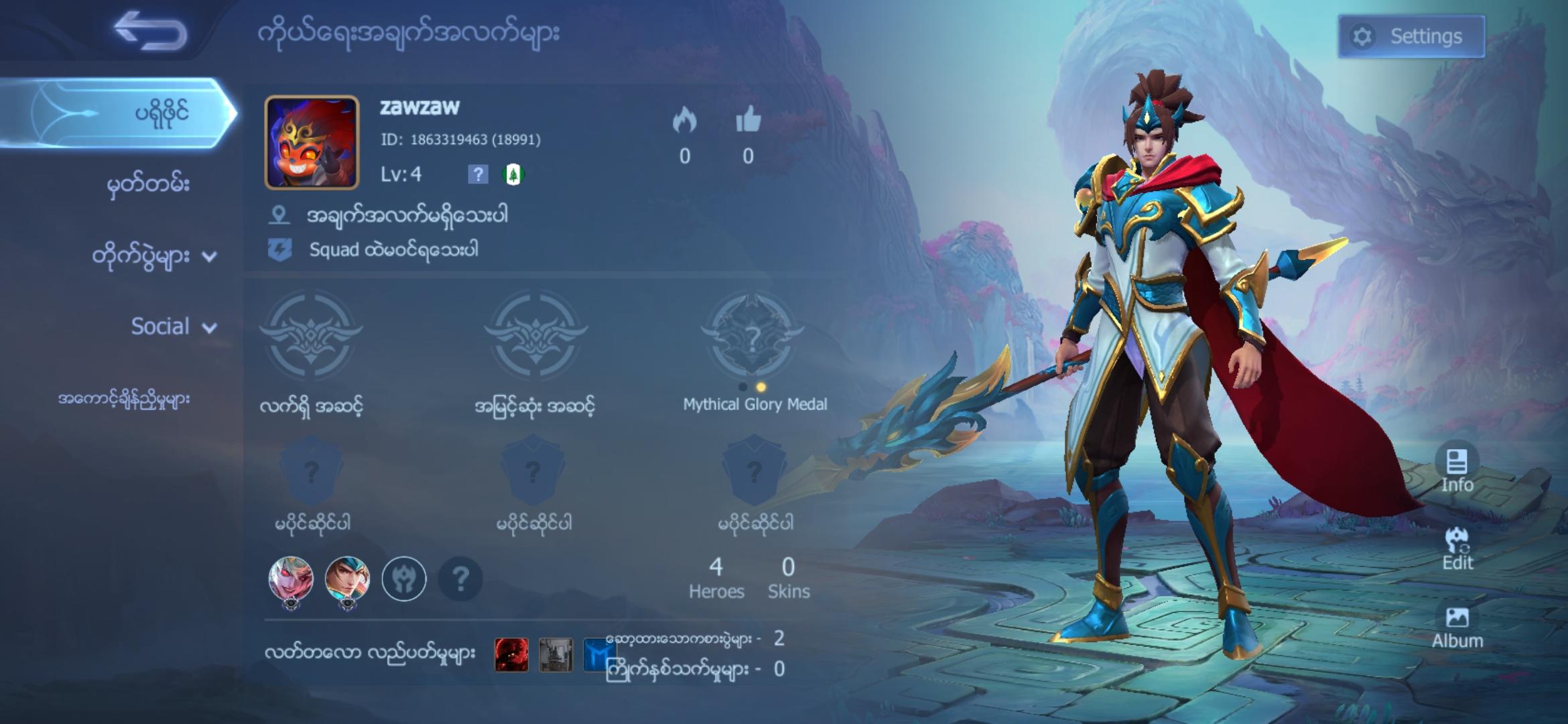Open the Settings menu

point(1411,36)
